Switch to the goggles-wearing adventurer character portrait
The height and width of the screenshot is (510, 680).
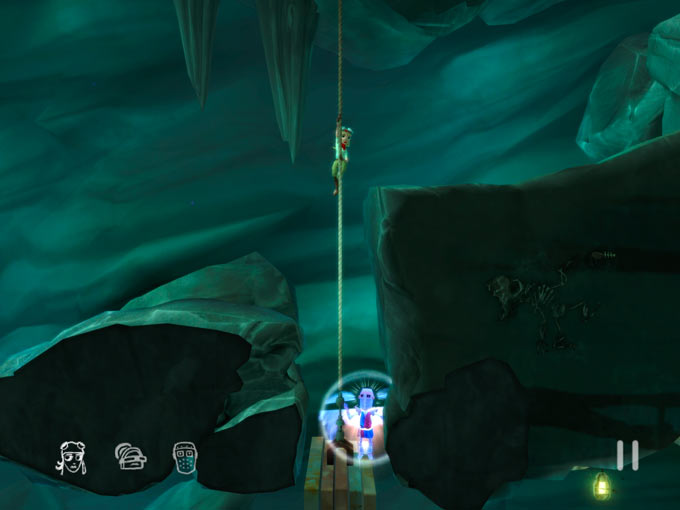[70, 457]
